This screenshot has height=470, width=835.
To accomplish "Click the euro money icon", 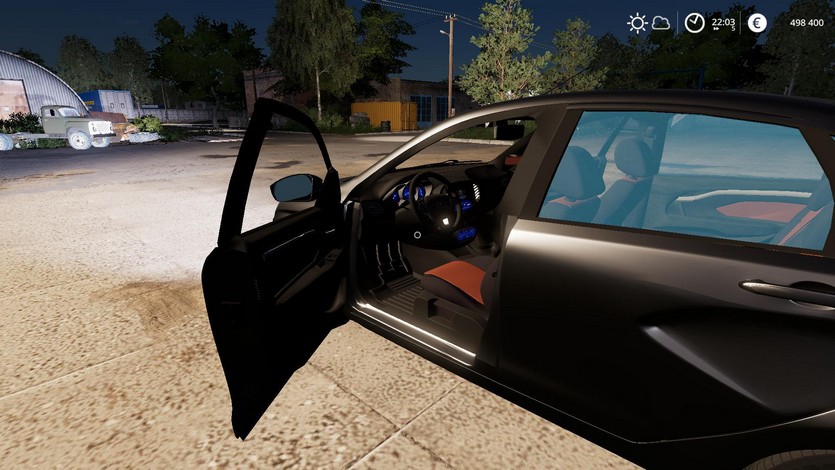I will click(757, 23).
